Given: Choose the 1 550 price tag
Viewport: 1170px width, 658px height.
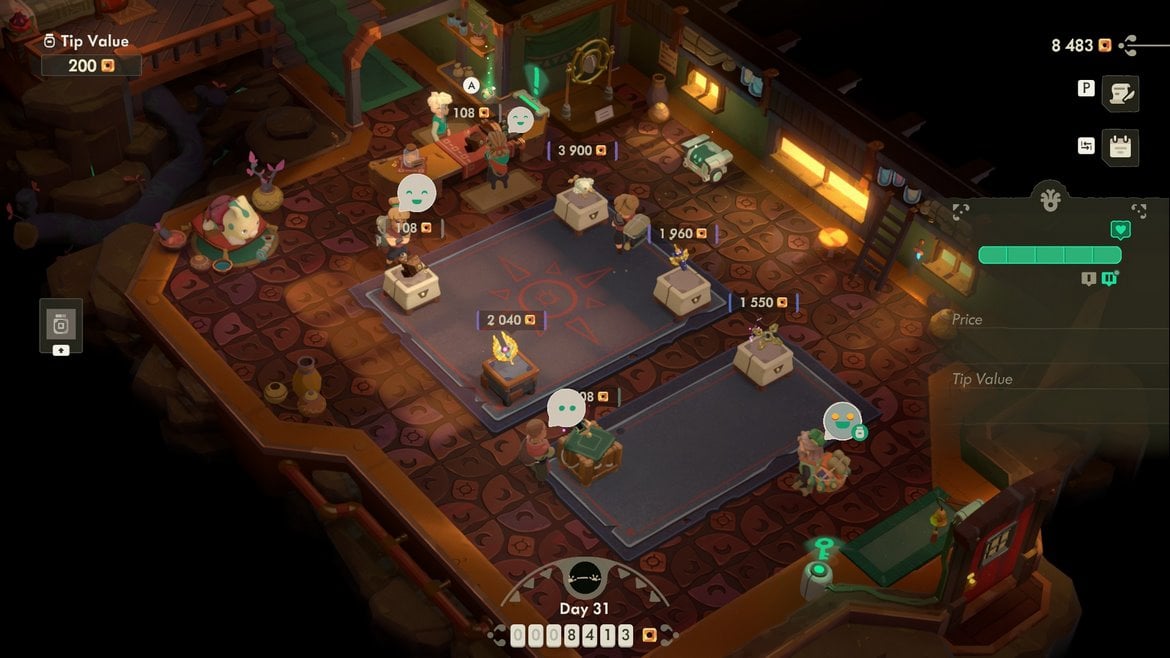Looking at the screenshot, I should (764, 302).
